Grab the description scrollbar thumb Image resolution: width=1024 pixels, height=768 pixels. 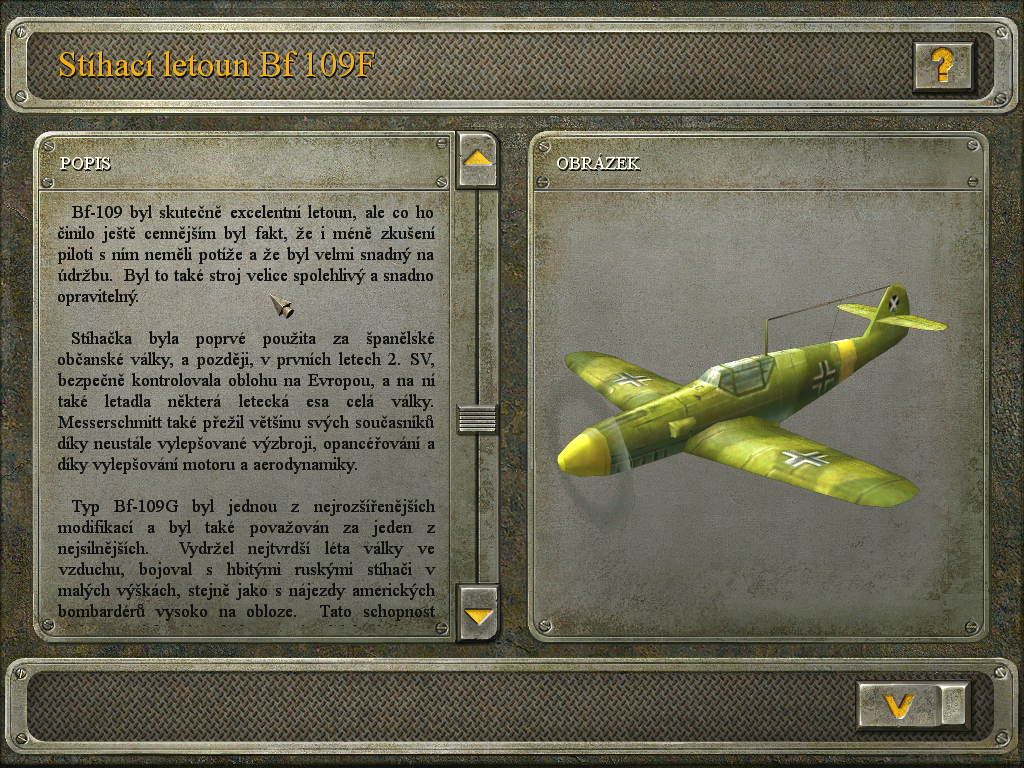tap(478, 418)
